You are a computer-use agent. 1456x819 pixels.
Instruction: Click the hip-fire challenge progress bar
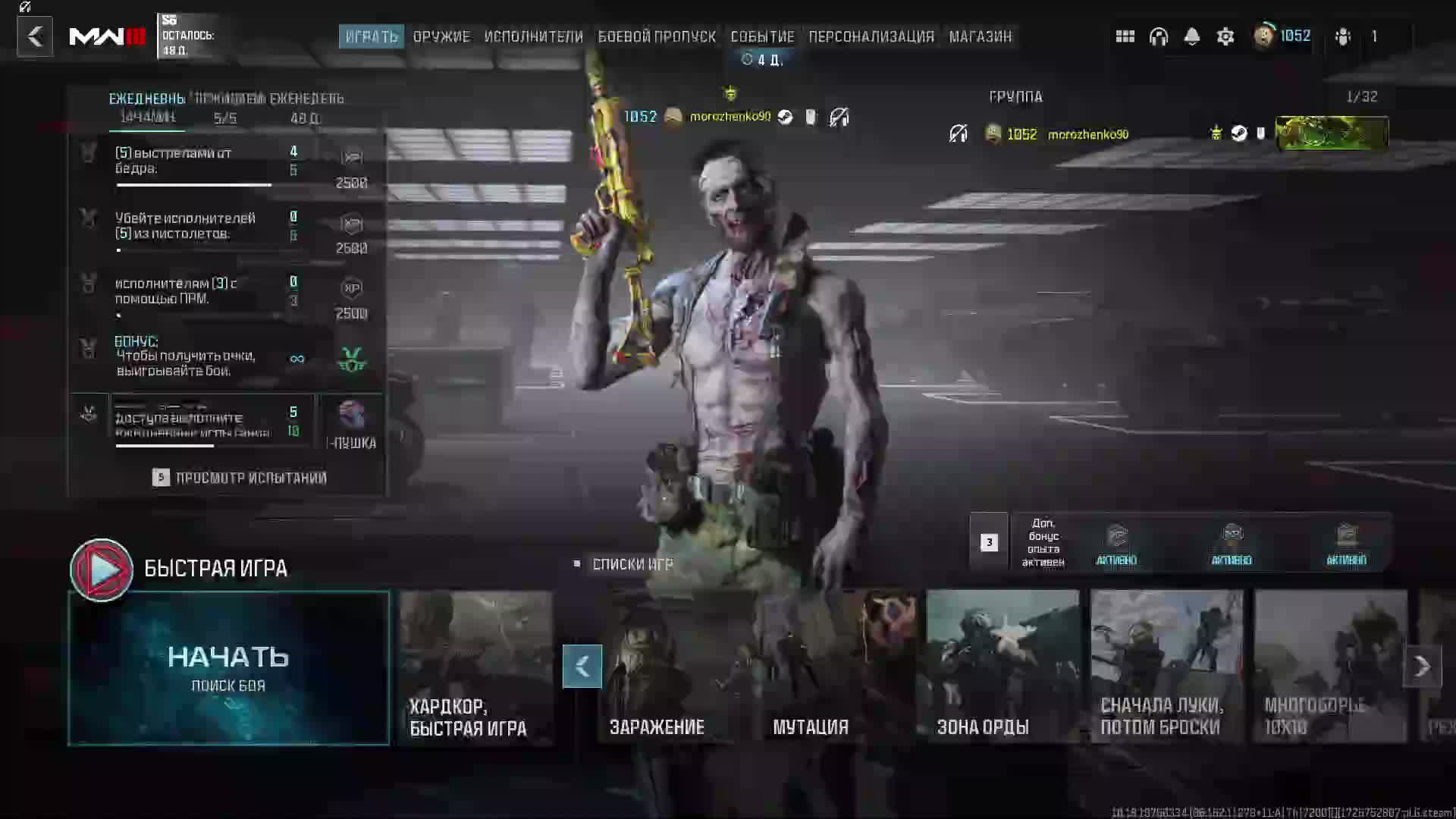tap(193, 184)
